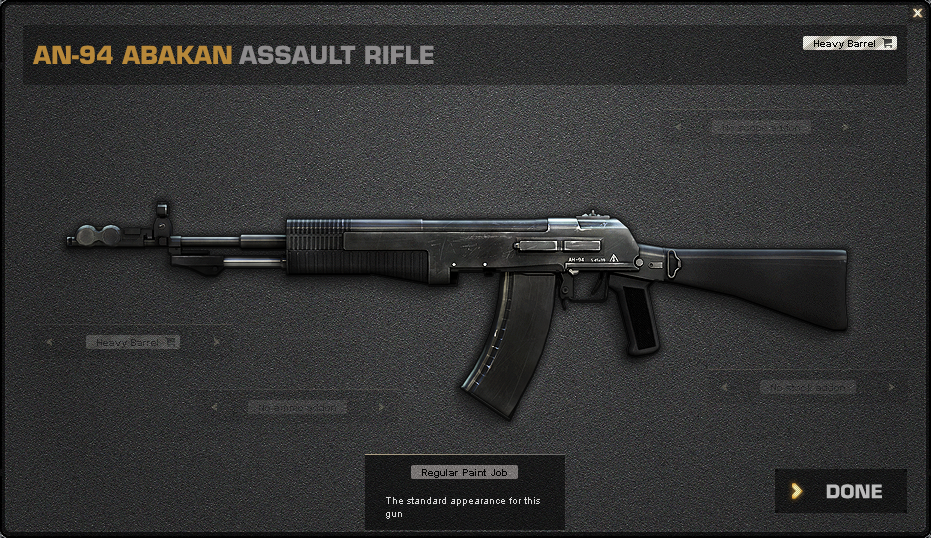931x538 pixels.
Task: Cycle barrel attachment with its left arrow
Action: click(48, 342)
